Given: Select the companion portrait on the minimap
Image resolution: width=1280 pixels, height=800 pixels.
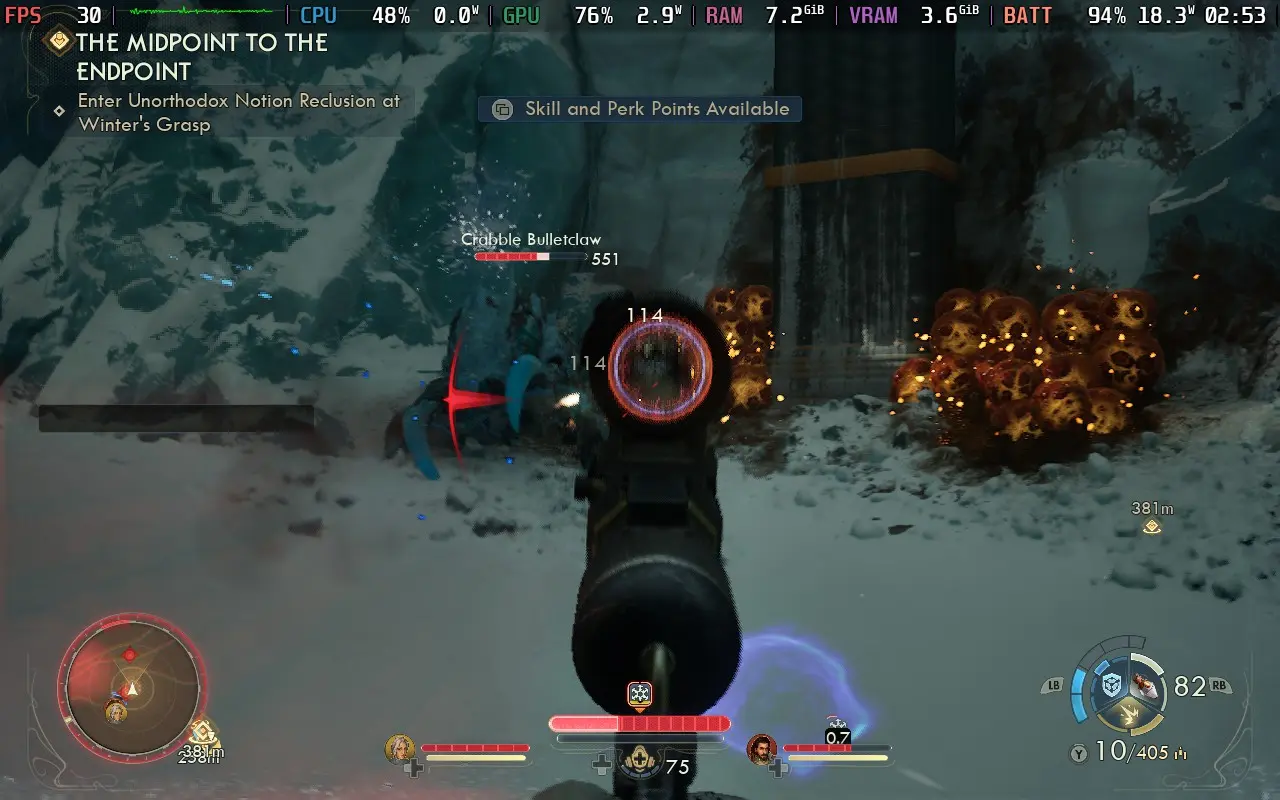Looking at the screenshot, I should 116,712.
